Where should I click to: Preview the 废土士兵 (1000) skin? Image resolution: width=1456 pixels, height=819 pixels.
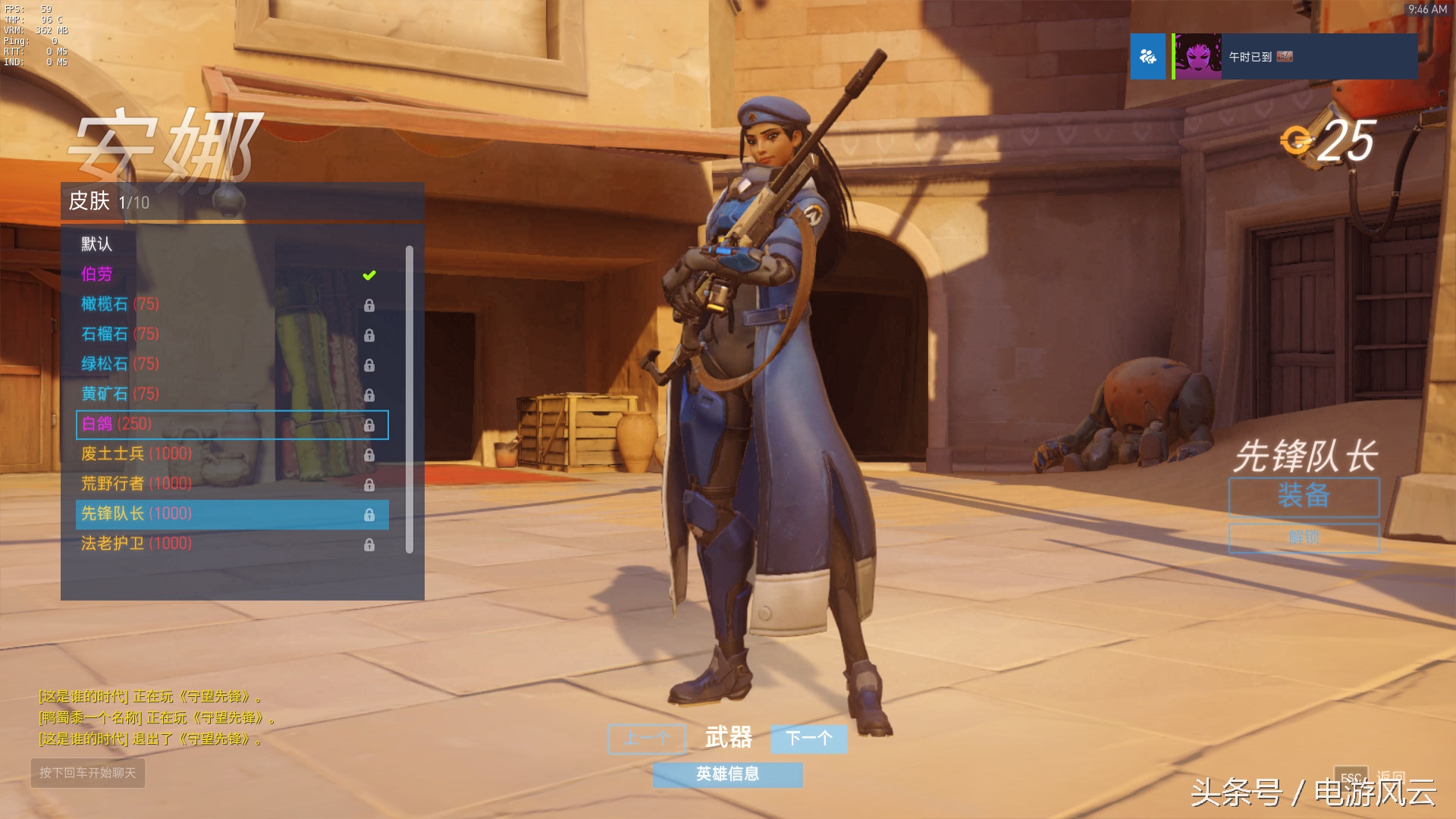click(x=136, y=454)
